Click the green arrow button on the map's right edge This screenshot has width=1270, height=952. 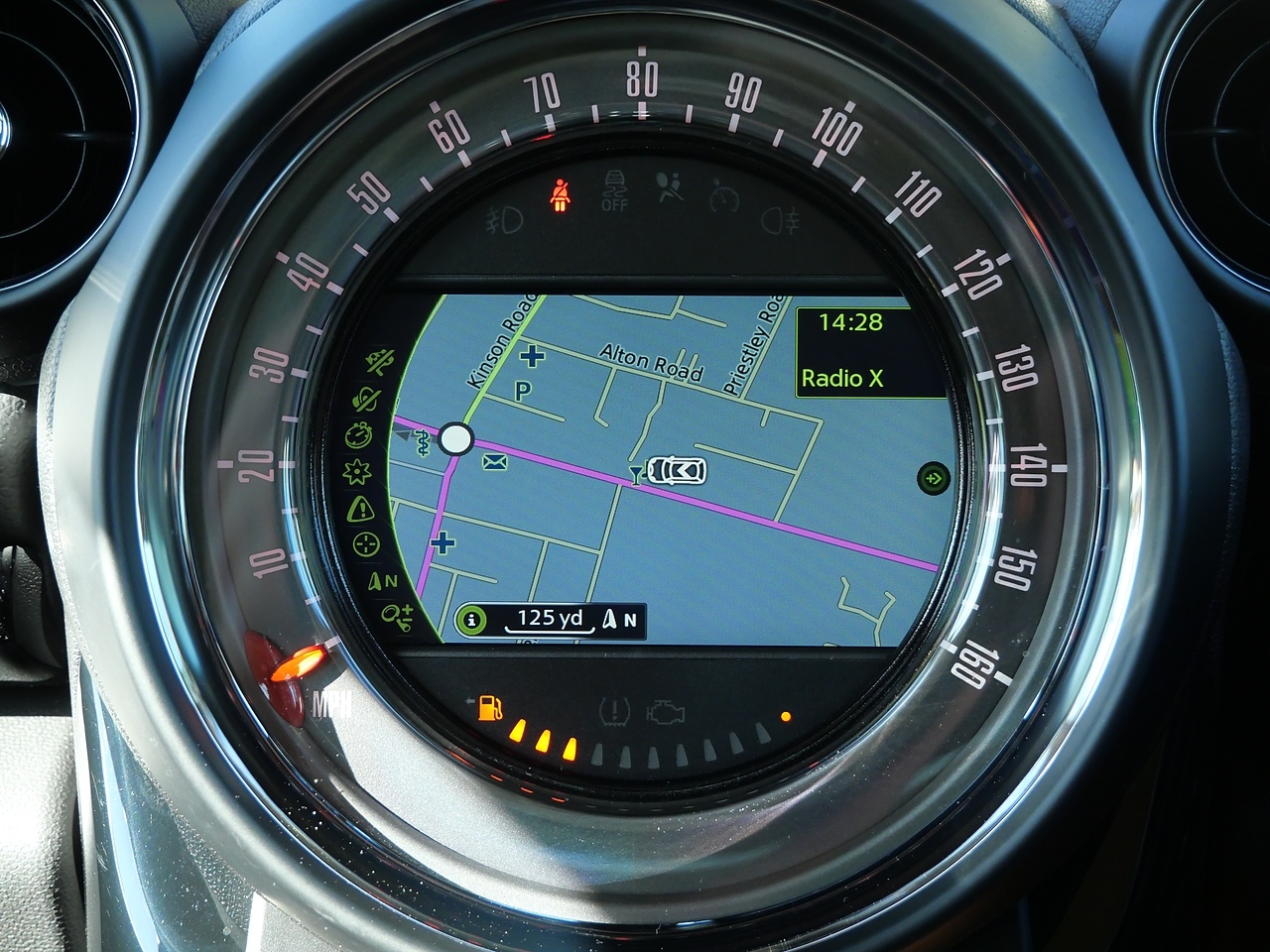[x=934, y=479]
